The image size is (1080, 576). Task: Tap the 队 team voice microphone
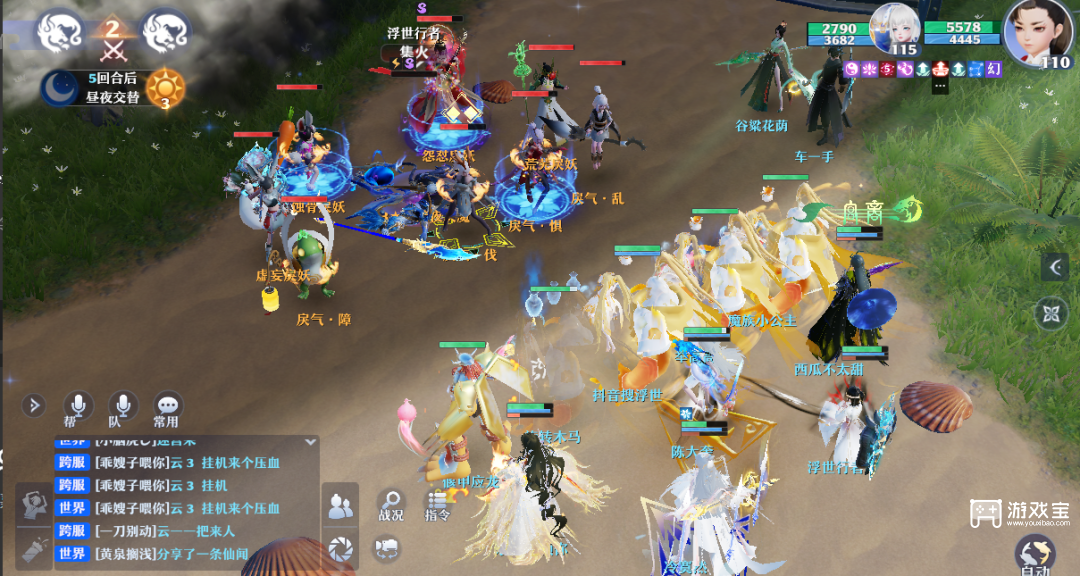122,405
